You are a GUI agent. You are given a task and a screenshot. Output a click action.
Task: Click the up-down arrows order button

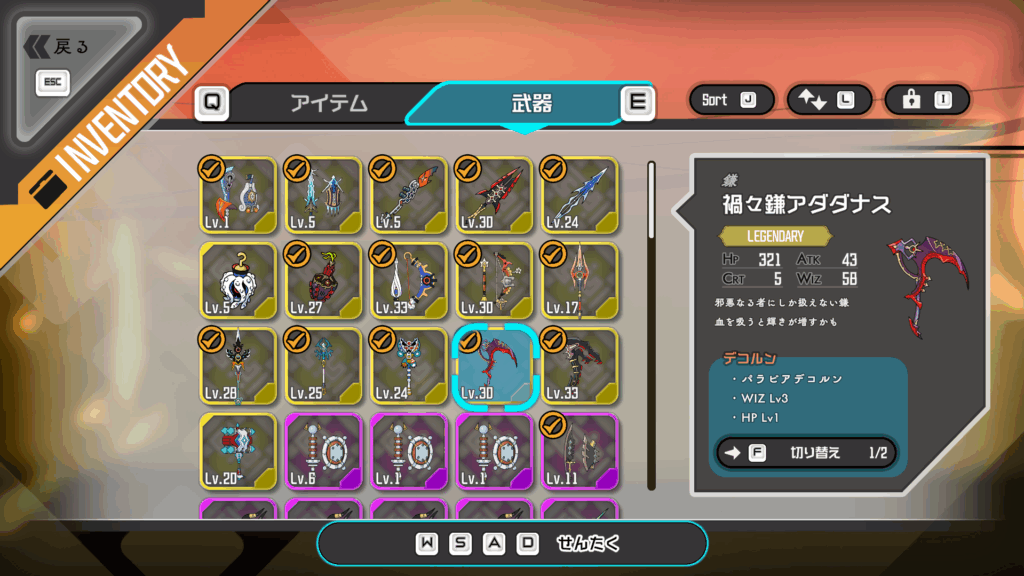pyautogui.click(x=827, y=100)
